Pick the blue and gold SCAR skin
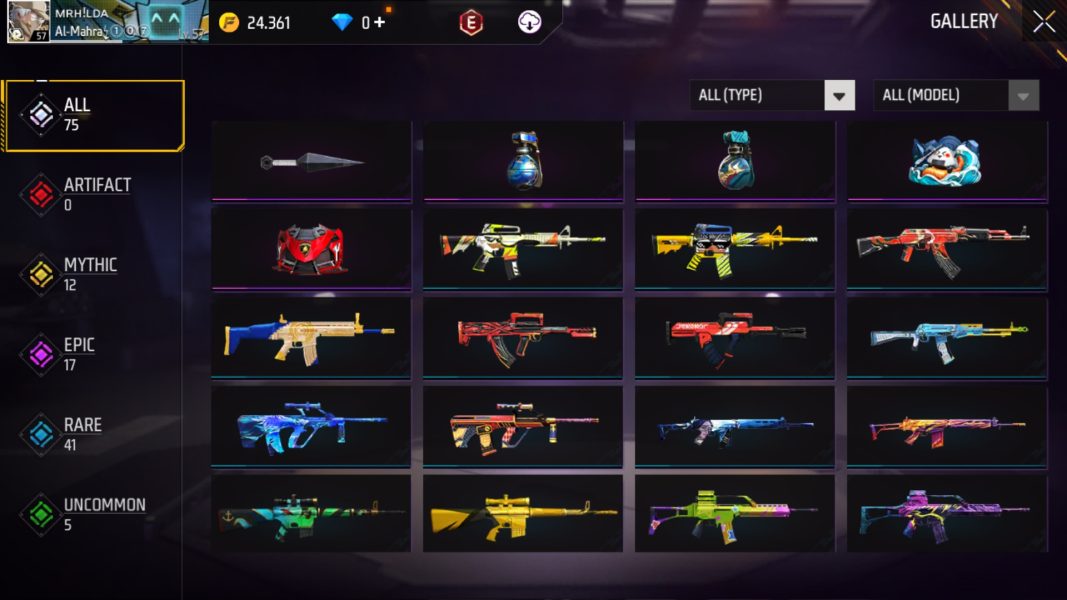Screen dimensions: 1067x600 pos(312,336)
